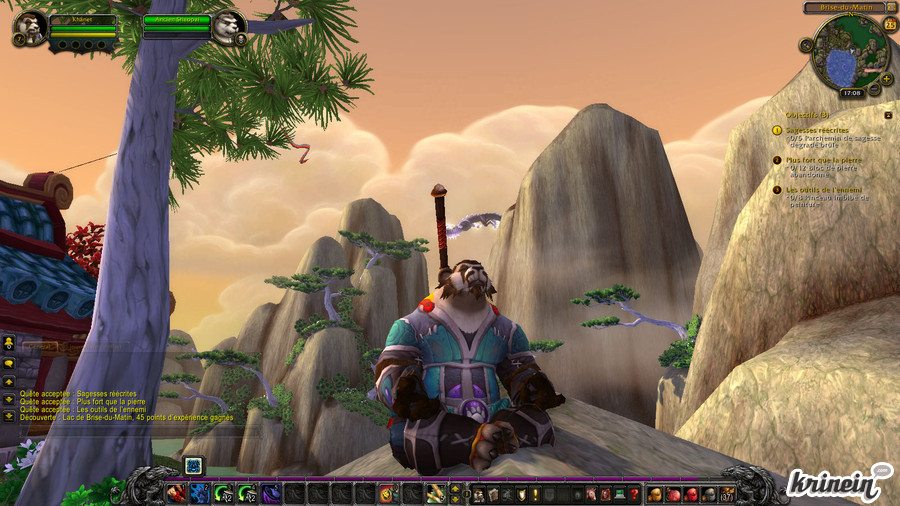The height and width of the screenshot is (506, 900).
Task: Zoom out the minimap with minus button
Action: pos(873,90)
